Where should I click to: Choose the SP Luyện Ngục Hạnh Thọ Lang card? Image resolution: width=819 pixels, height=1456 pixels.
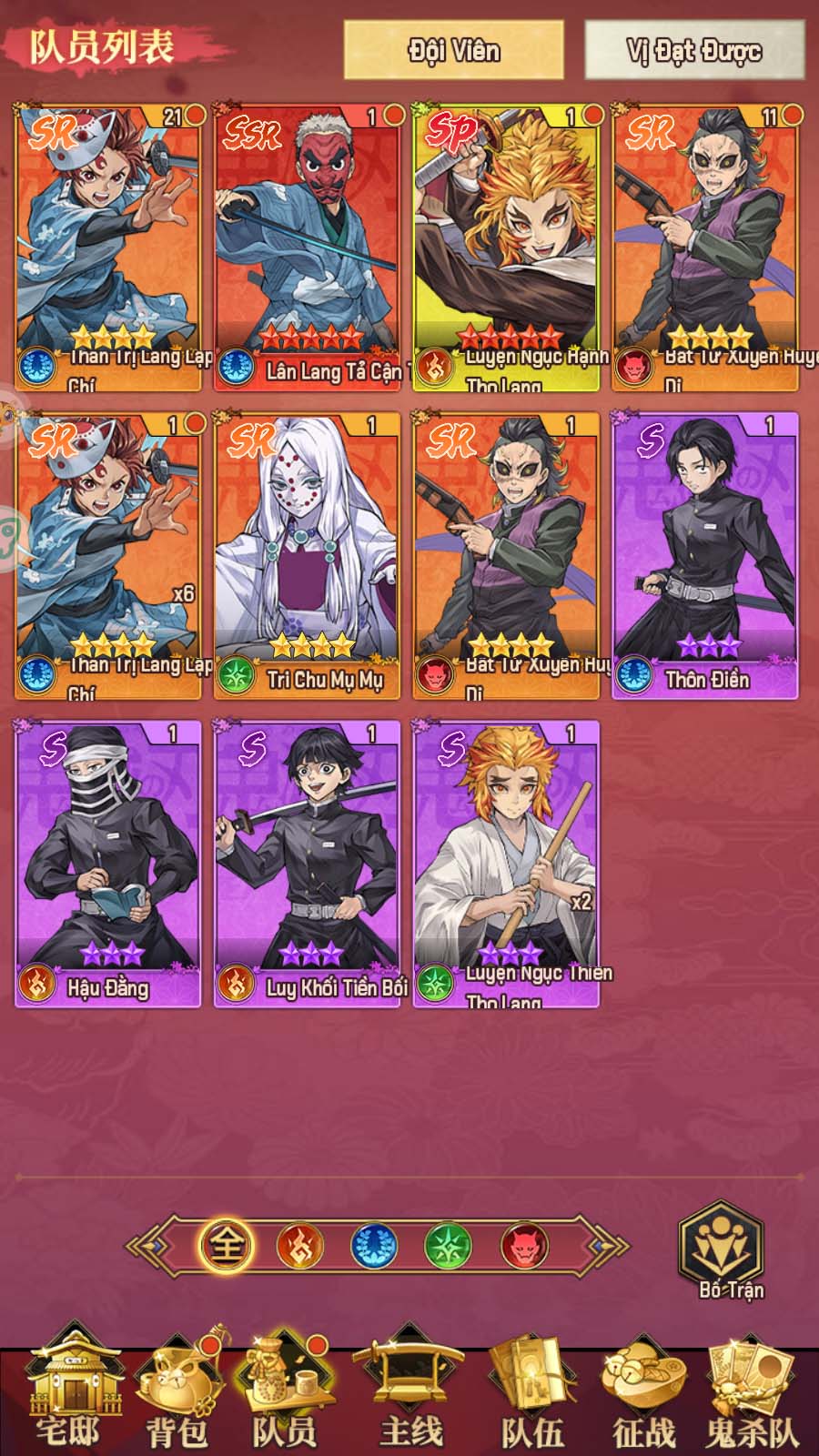click(x=507, y=246)
